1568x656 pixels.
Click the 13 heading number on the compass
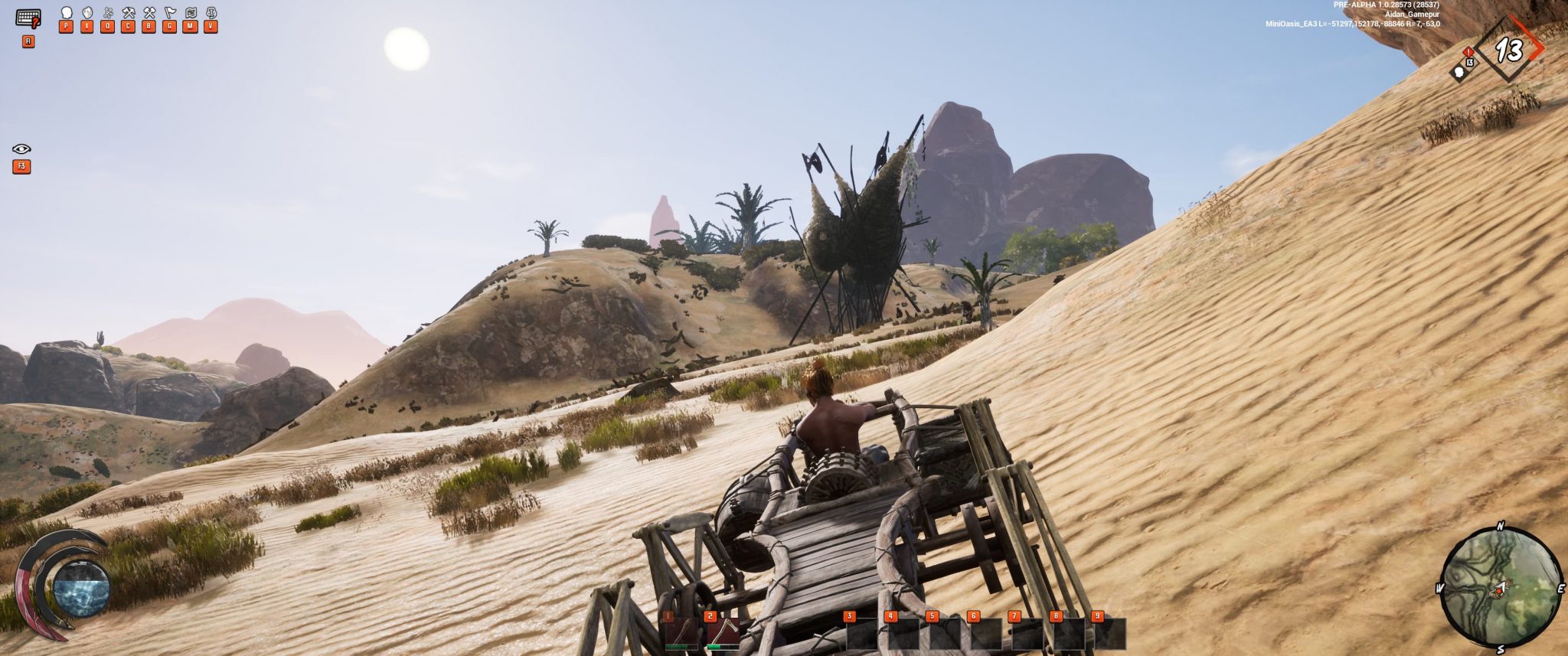click(1508, 50)
